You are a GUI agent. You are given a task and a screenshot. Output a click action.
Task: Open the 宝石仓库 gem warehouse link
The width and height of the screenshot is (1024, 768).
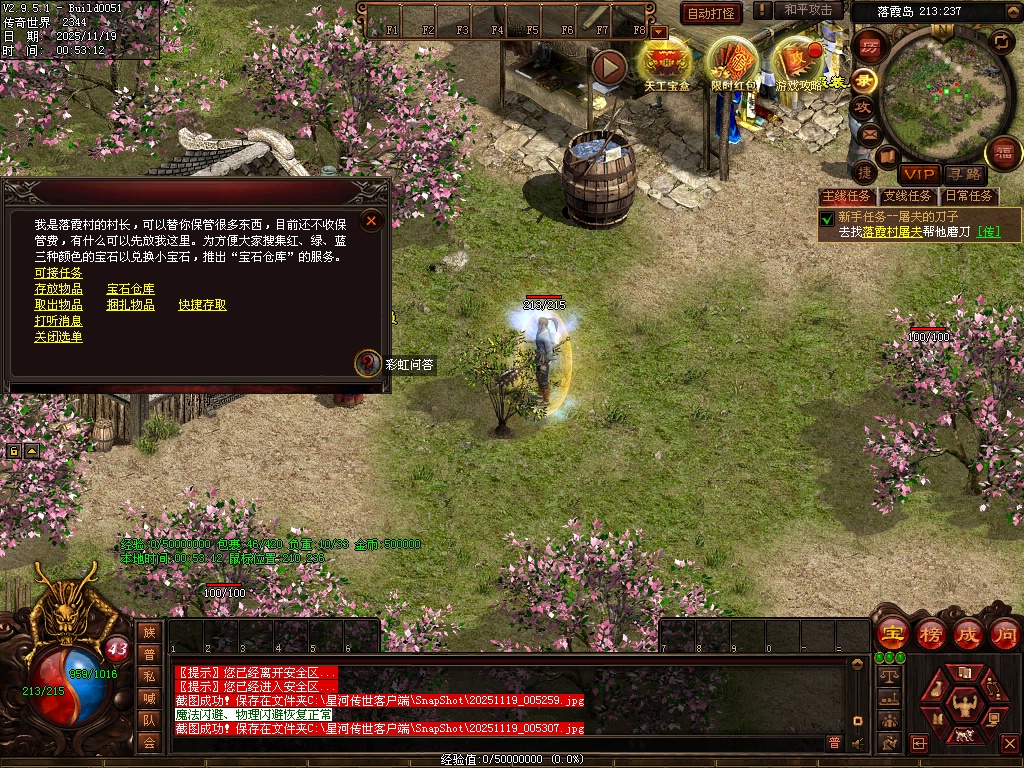[130, 289]
